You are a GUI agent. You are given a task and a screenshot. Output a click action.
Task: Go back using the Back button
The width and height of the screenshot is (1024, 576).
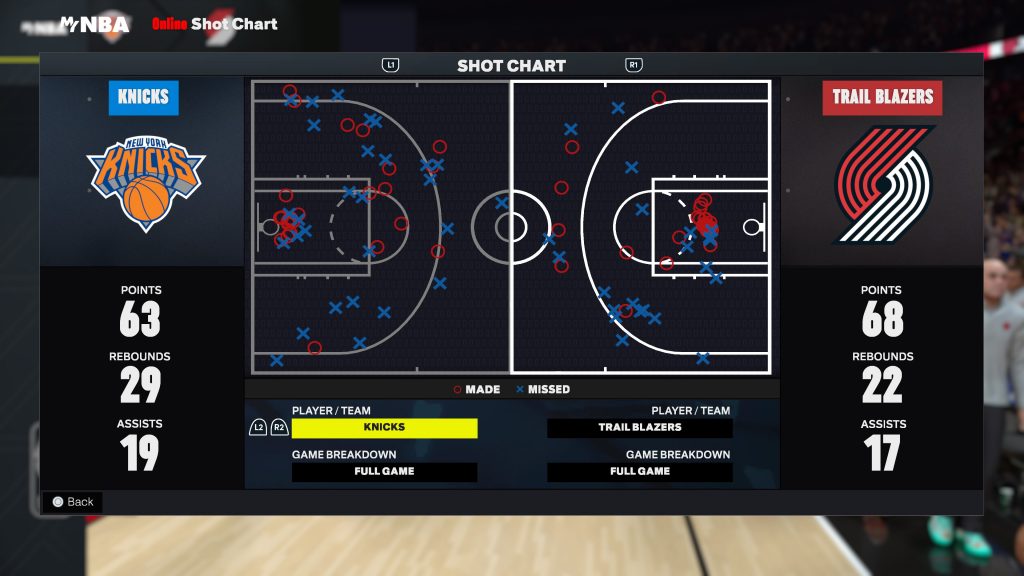pos(72,502)
